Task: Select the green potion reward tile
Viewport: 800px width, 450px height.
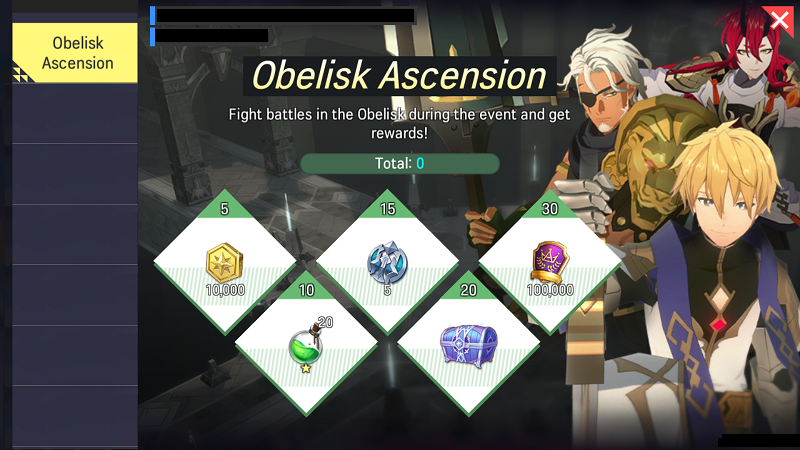Action: (x=306, y=343)
